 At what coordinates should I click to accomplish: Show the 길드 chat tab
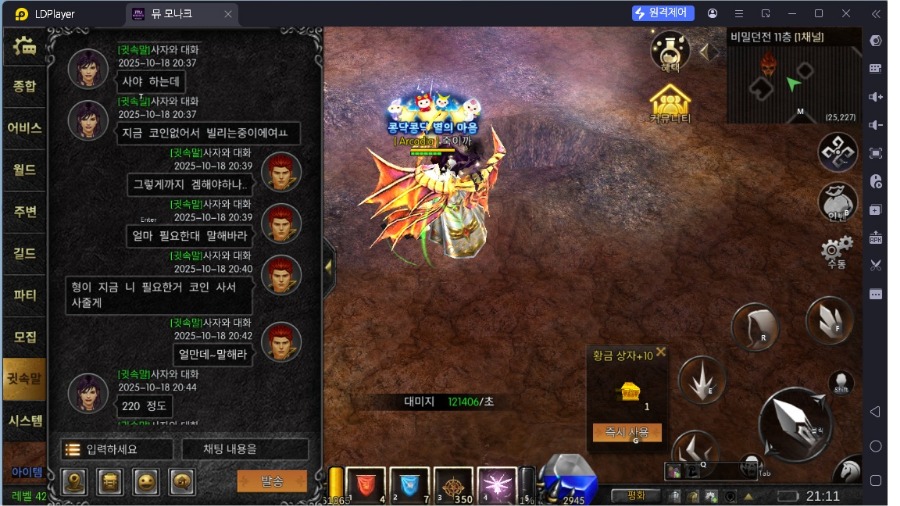[24, 254]
